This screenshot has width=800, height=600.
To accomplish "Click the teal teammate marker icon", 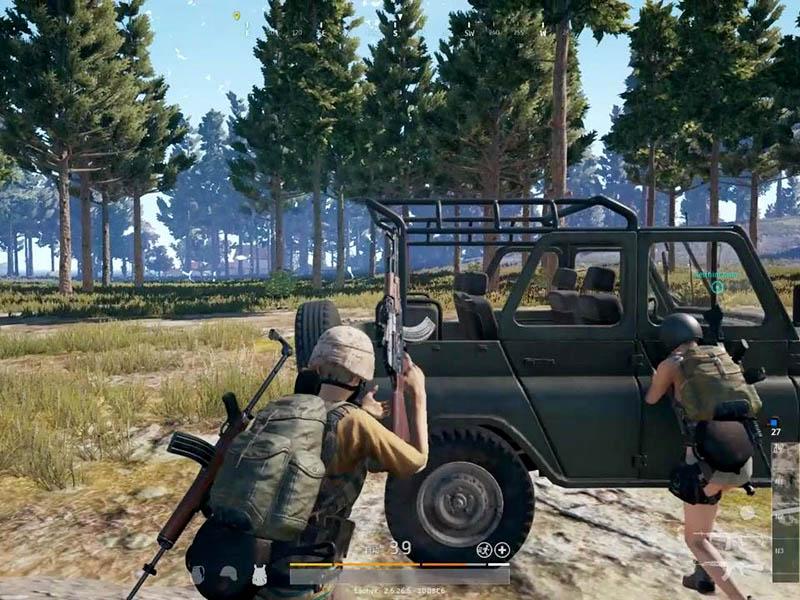I will coord(717,287).
